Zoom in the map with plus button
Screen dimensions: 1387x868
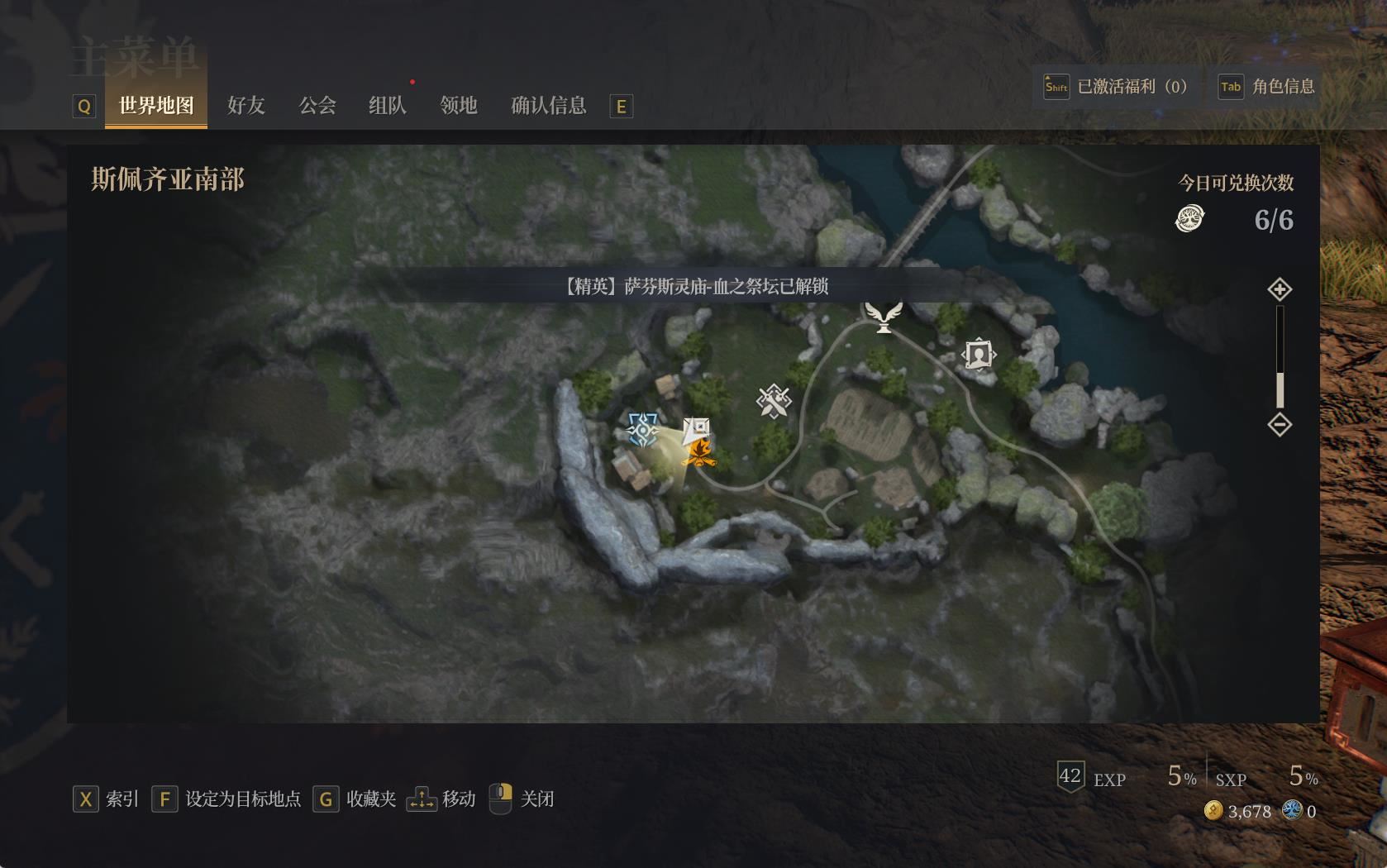click(x=1280, y=289)
